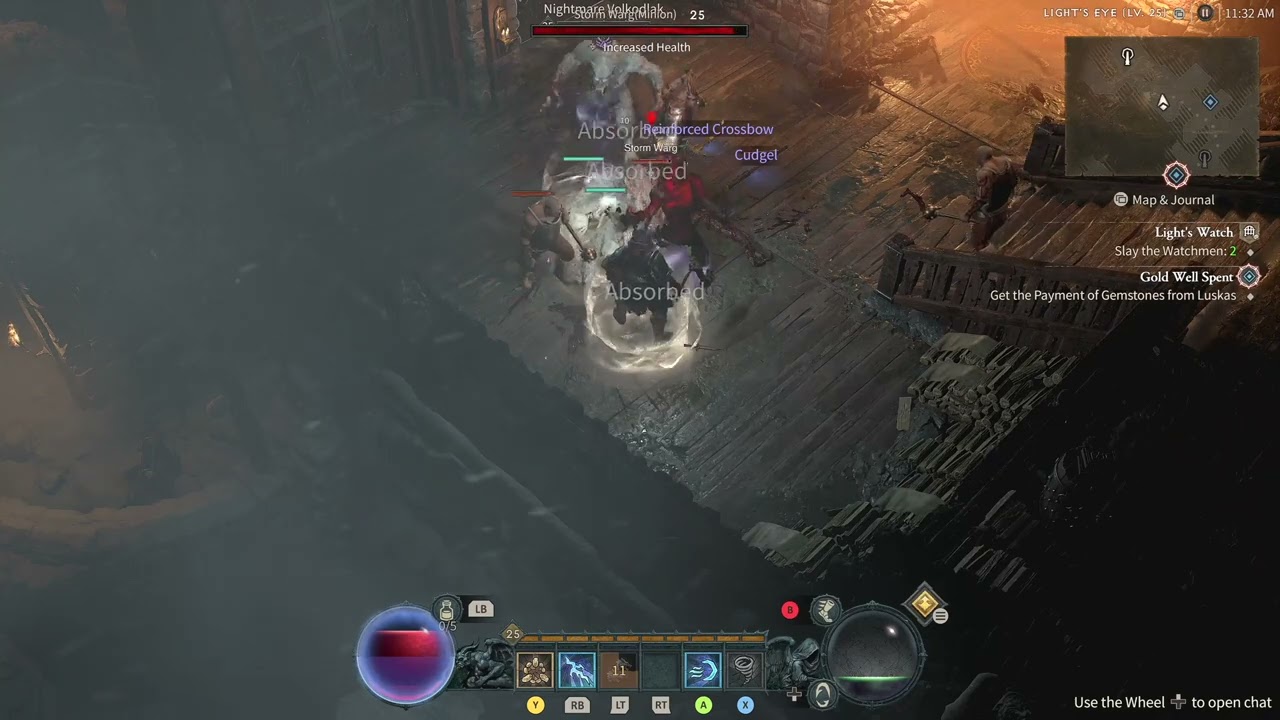Select the Light's Watch quest entry

(x=1194, y=232)
